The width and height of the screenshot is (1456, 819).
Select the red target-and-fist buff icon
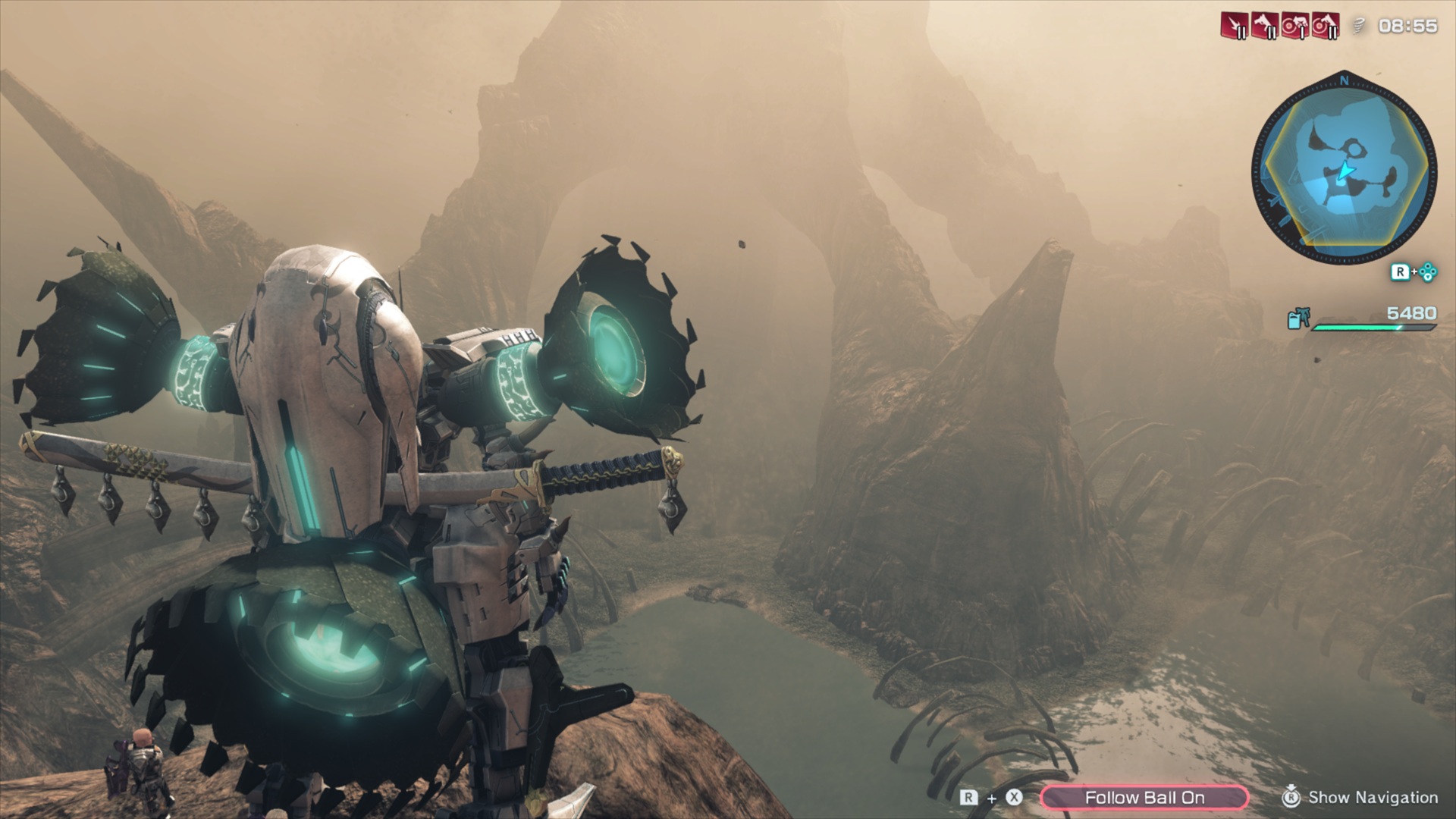(x=1294, y=26)
